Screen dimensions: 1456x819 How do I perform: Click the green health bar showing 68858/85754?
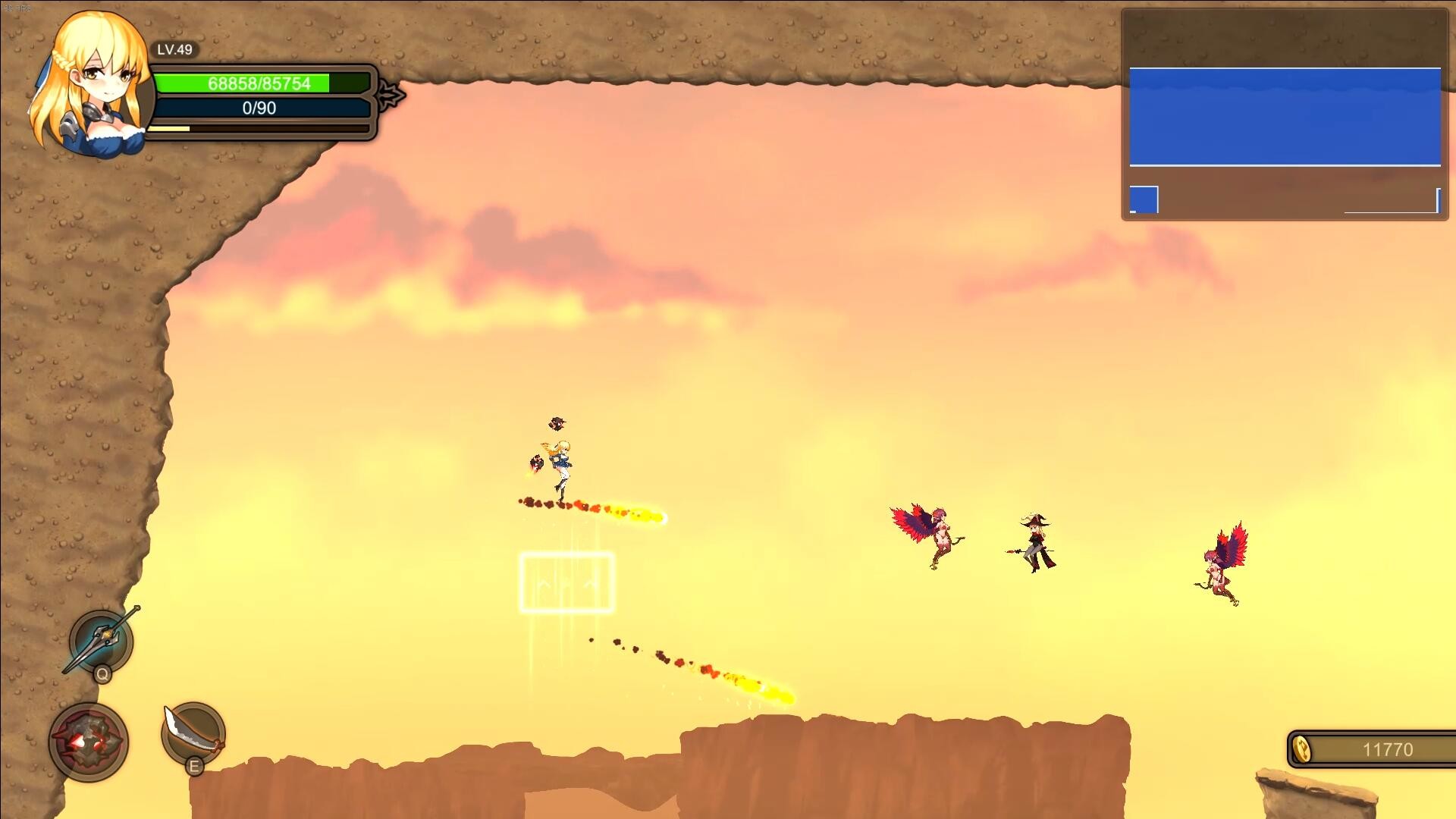point(259,84)
